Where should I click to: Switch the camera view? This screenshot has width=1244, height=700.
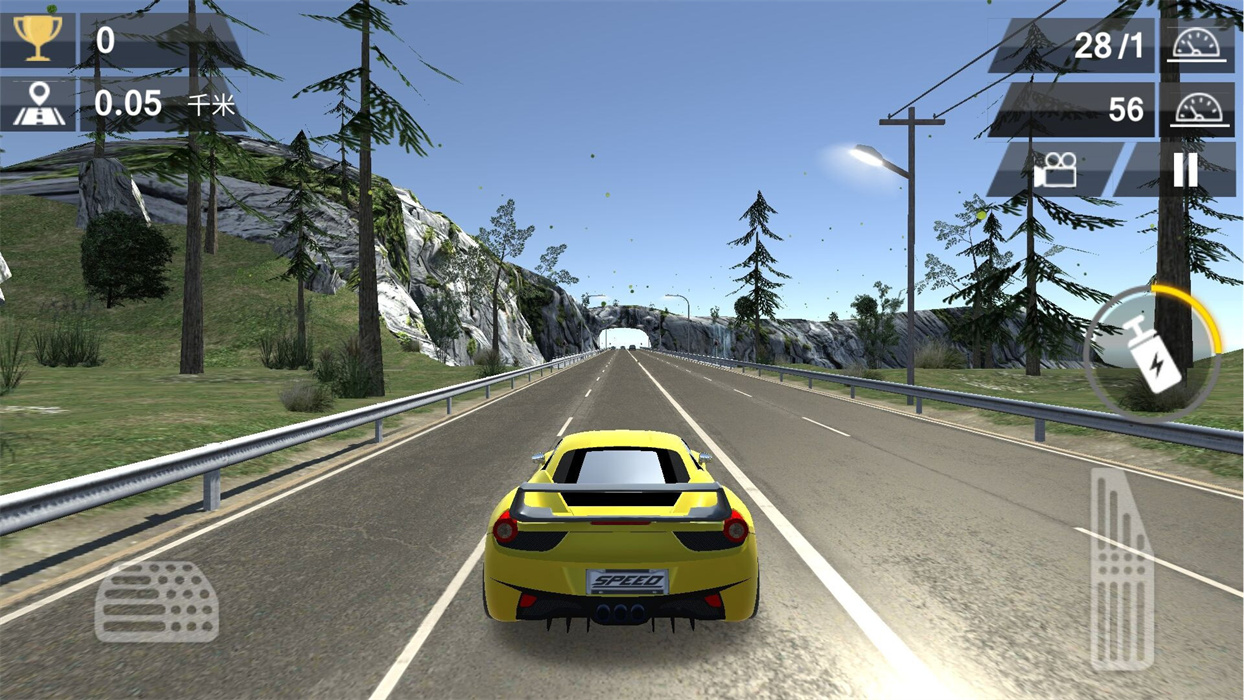pos(1056,170)
